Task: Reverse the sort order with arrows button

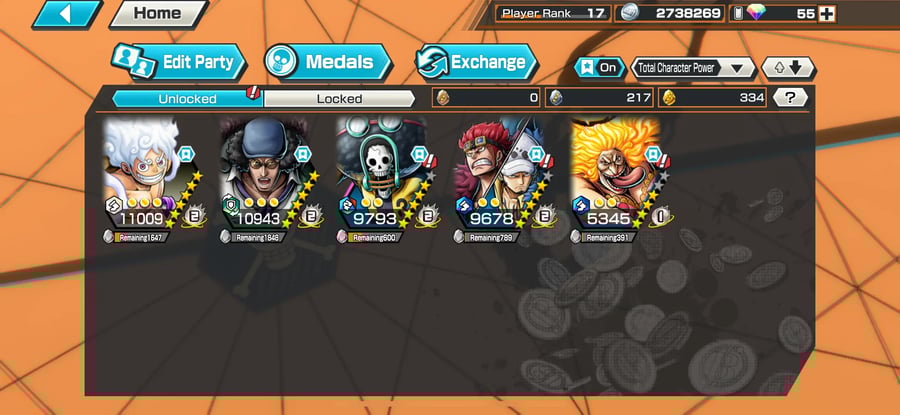Action: click(x=788, y=67)
